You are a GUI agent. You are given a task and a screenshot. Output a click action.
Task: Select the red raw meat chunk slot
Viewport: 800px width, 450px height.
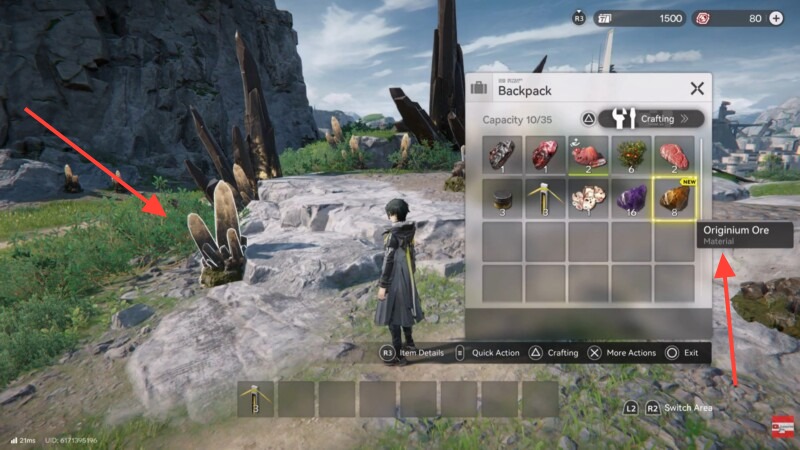pos(546,155)
